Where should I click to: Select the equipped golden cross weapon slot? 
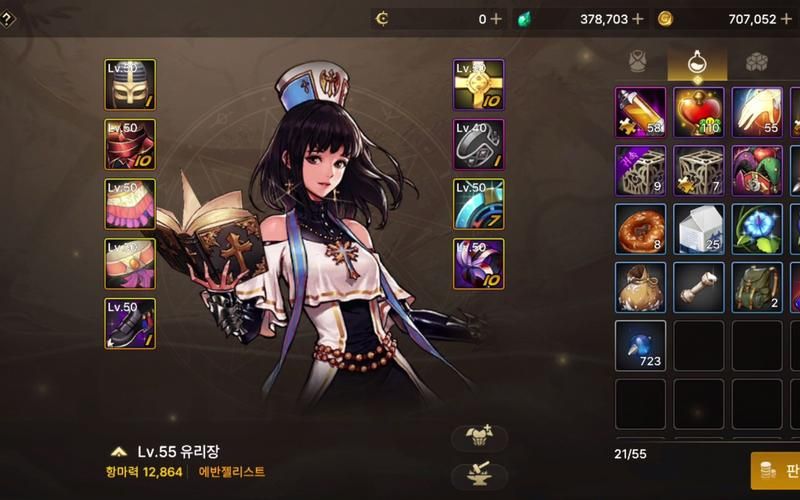point(479,85)
